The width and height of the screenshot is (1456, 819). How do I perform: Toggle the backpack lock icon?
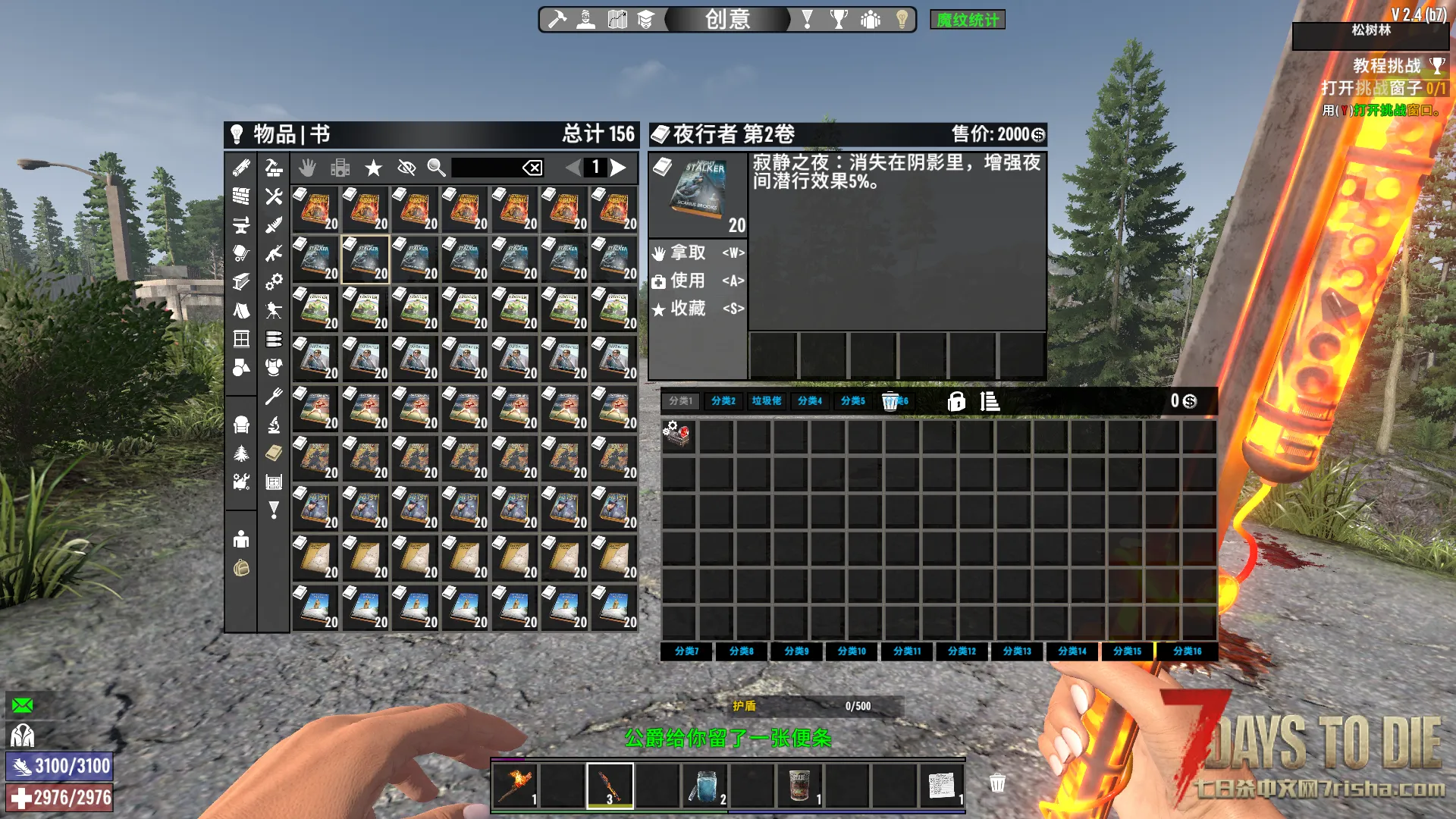click(x=956, y=401)
